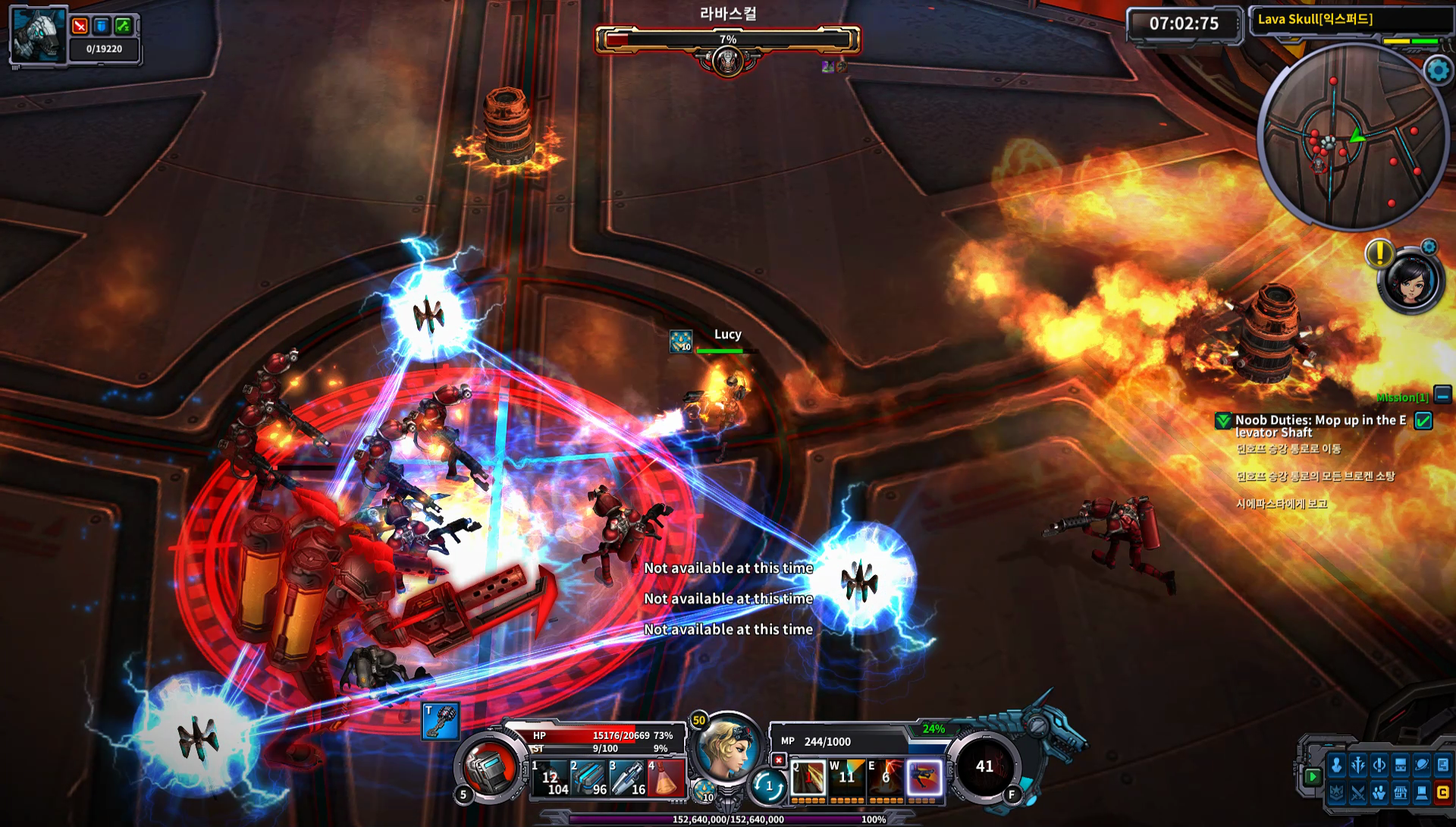Image resolution: width=1456 pixels, height=827 pixels.
Task: Activate the T mechanical gauntlet icon
Action: point(441,722)
